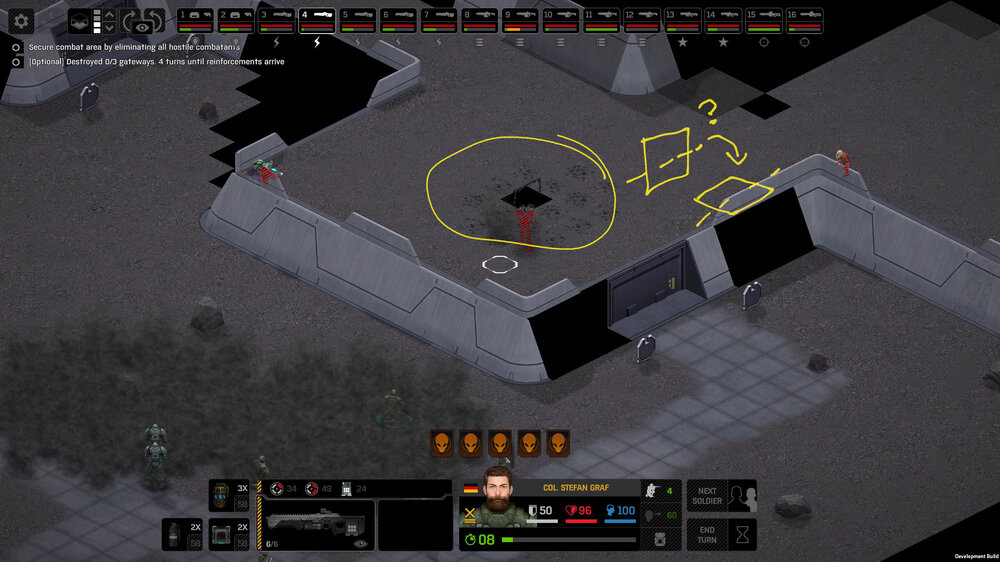Select soldier slot 1 in the roster
Image resolution: width=1000 pixels, height=562 pixels.
[197, 19]
